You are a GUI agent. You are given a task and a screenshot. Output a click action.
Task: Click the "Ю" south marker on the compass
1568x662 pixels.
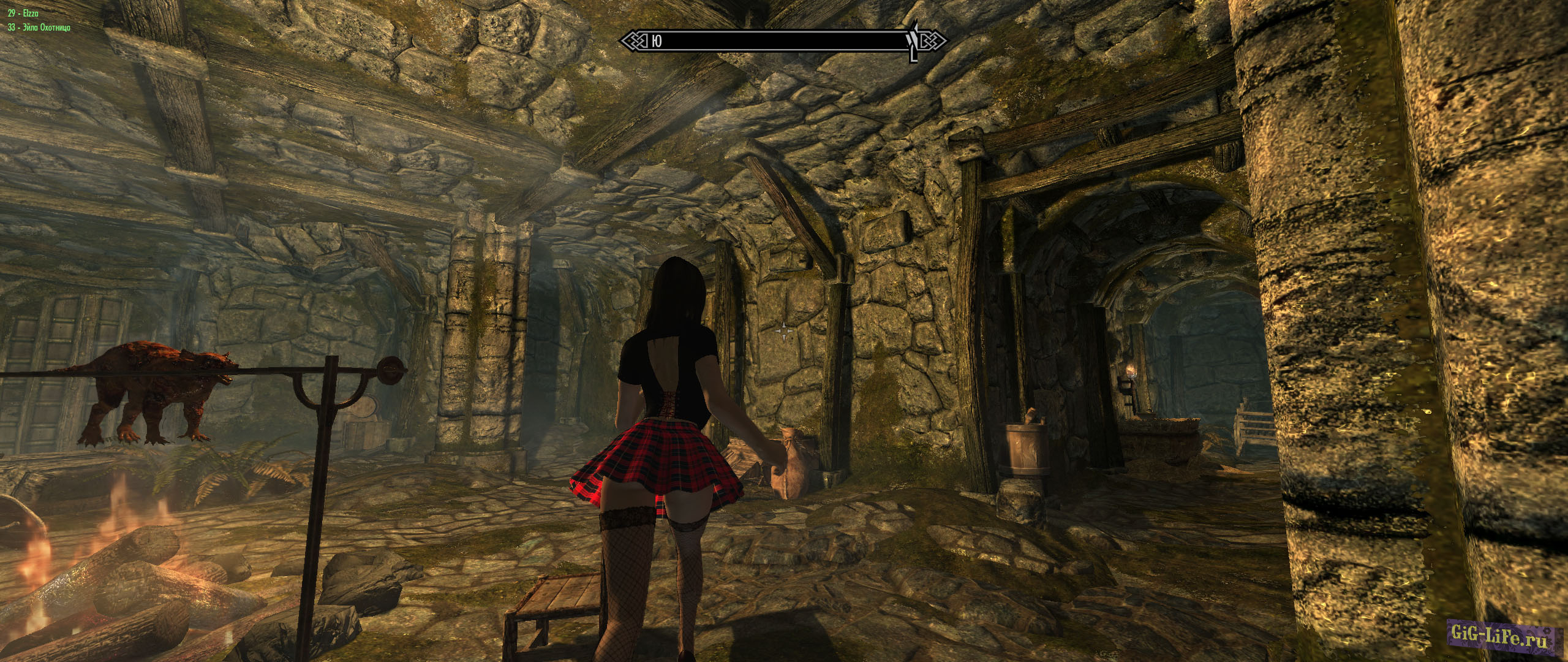(656, 41)
